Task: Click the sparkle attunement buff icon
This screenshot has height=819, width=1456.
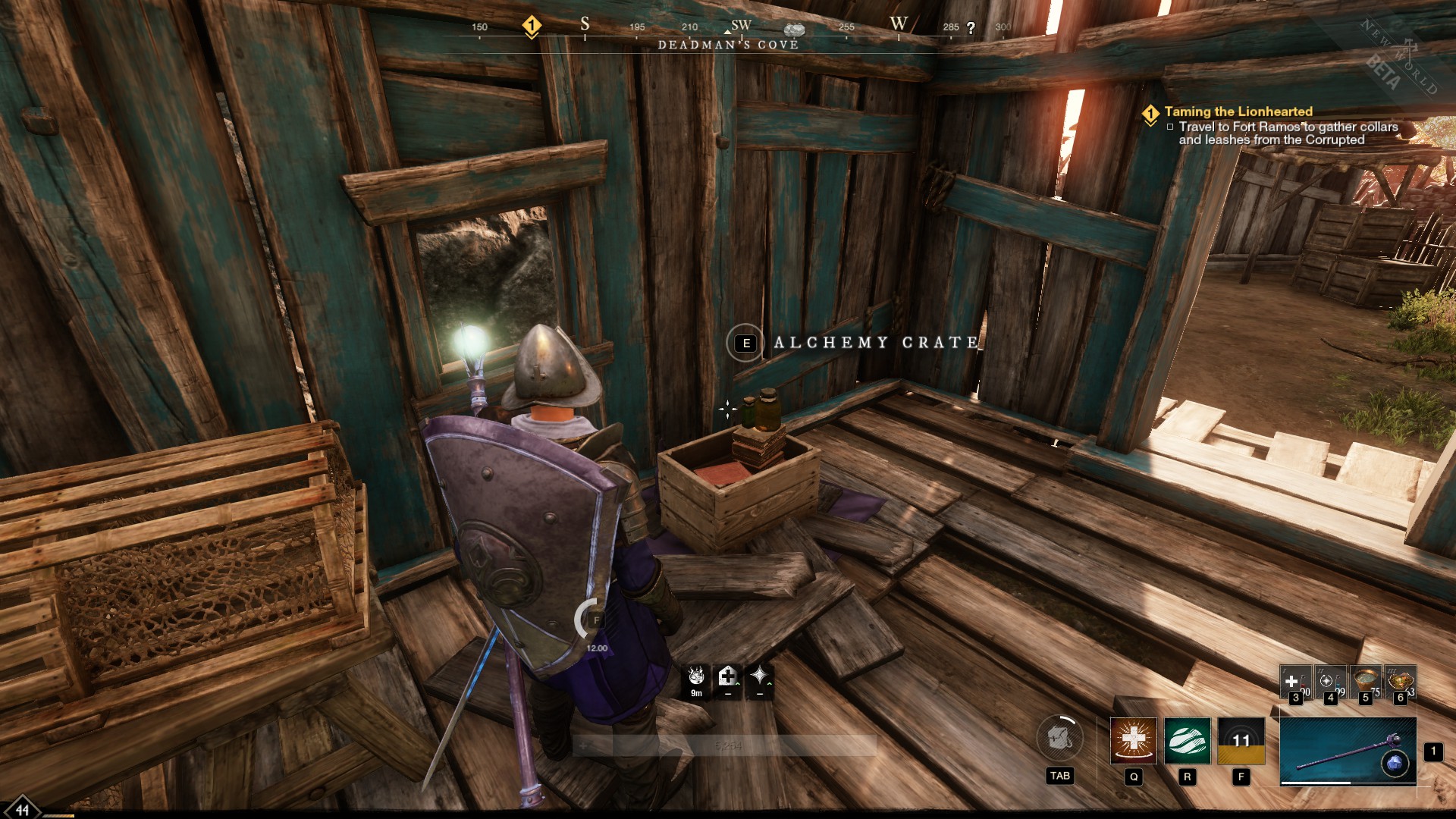Action: pos(760,675)
